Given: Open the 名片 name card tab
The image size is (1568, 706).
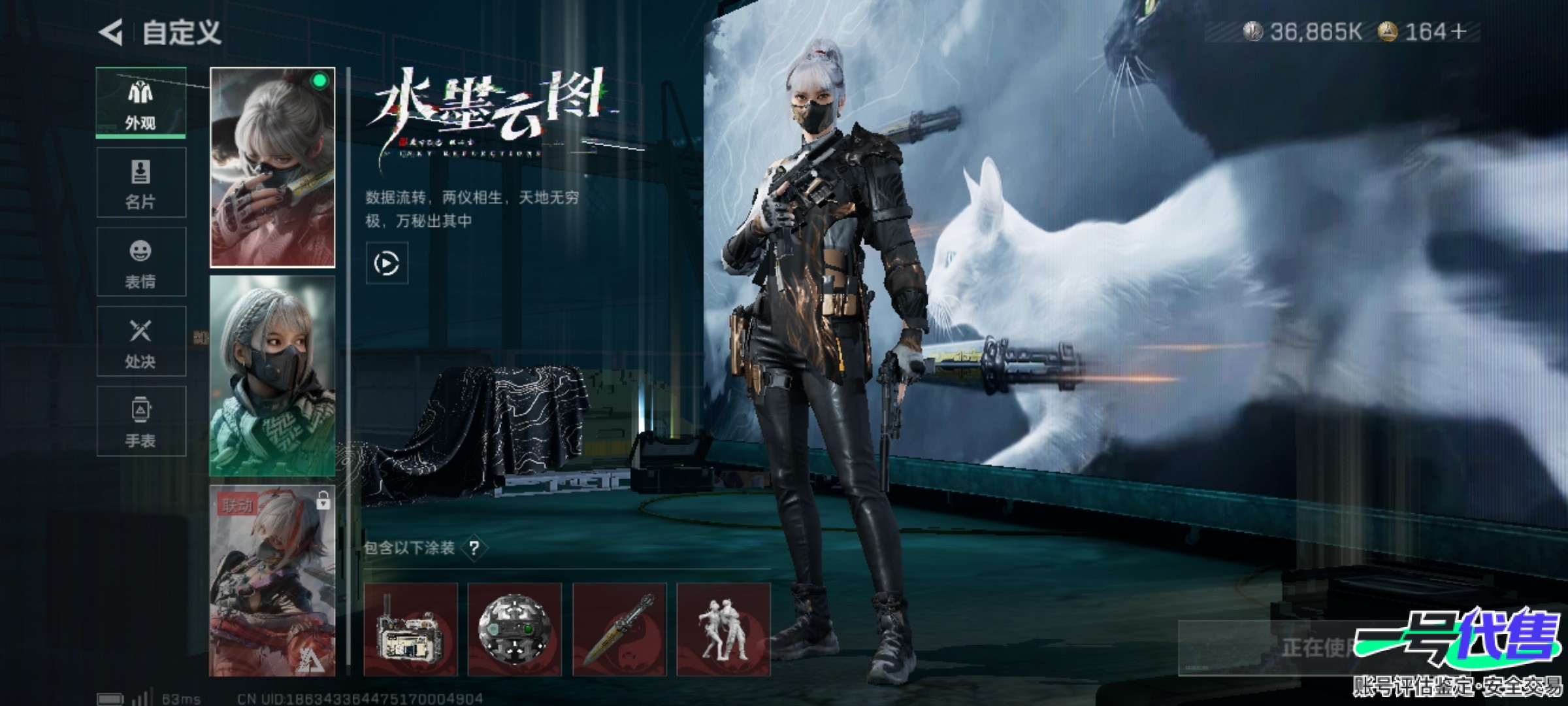Looking at the screenshot, I should [x=140, y=182].
